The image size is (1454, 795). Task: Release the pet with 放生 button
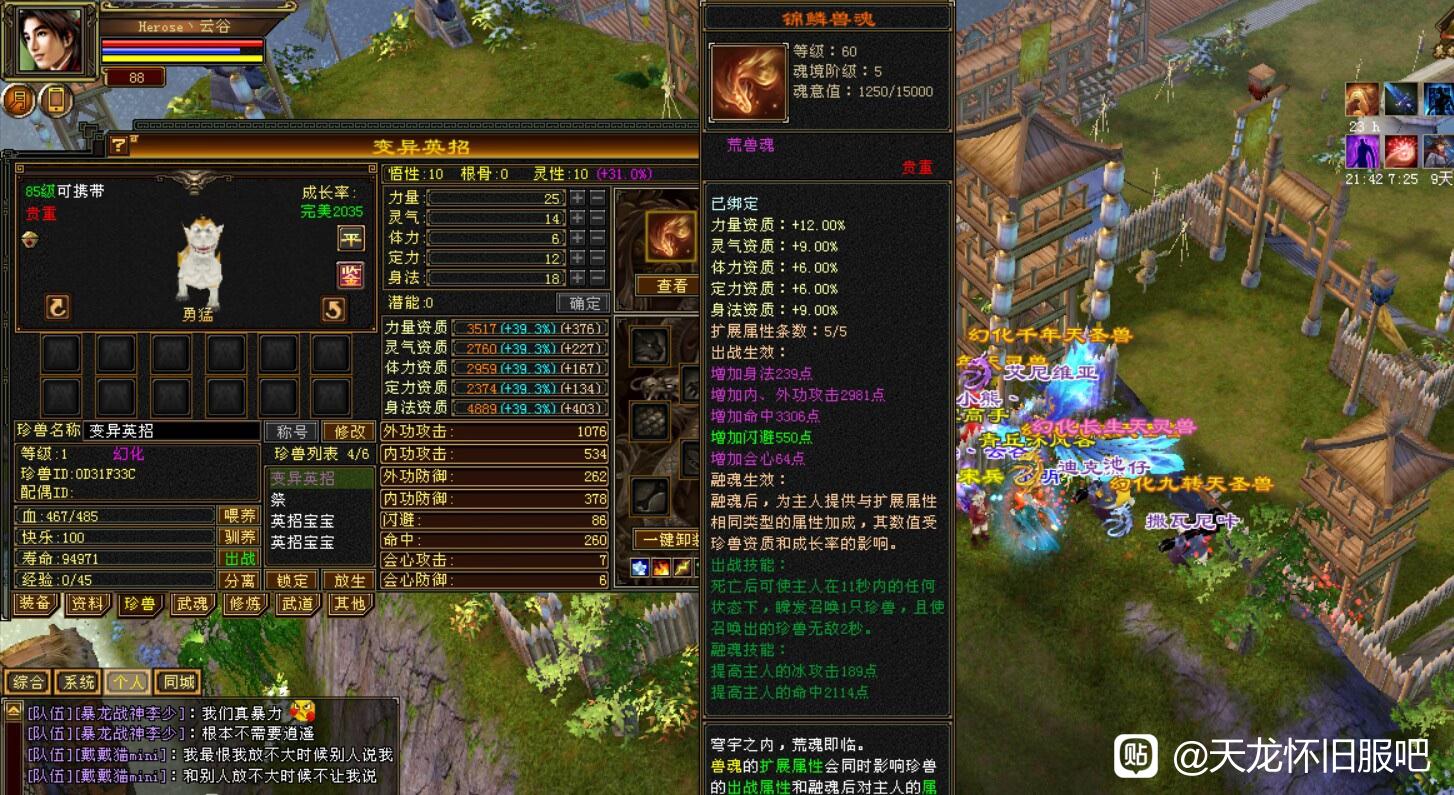point(349,581)
